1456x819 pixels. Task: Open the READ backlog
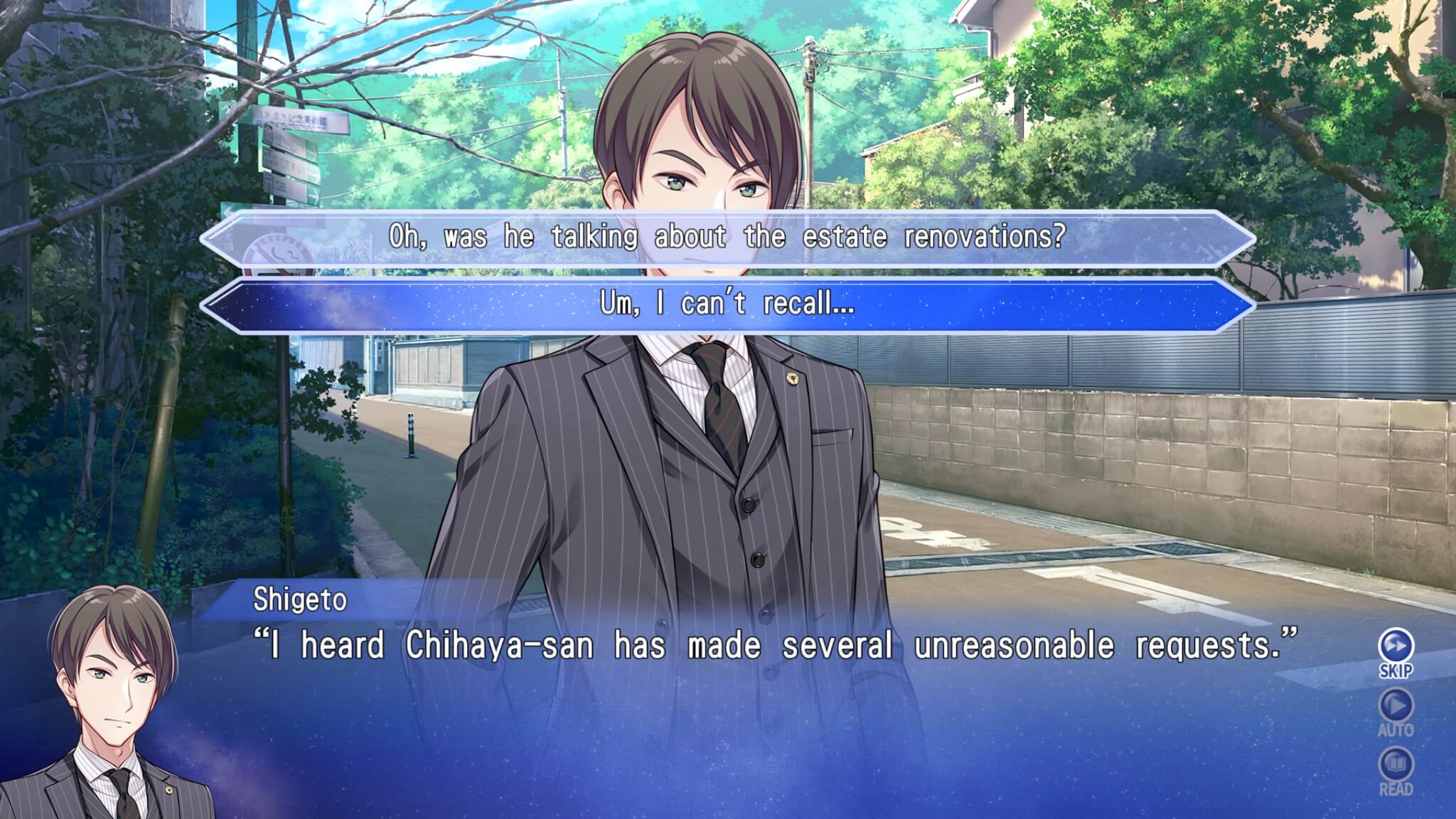point(1396,767)
